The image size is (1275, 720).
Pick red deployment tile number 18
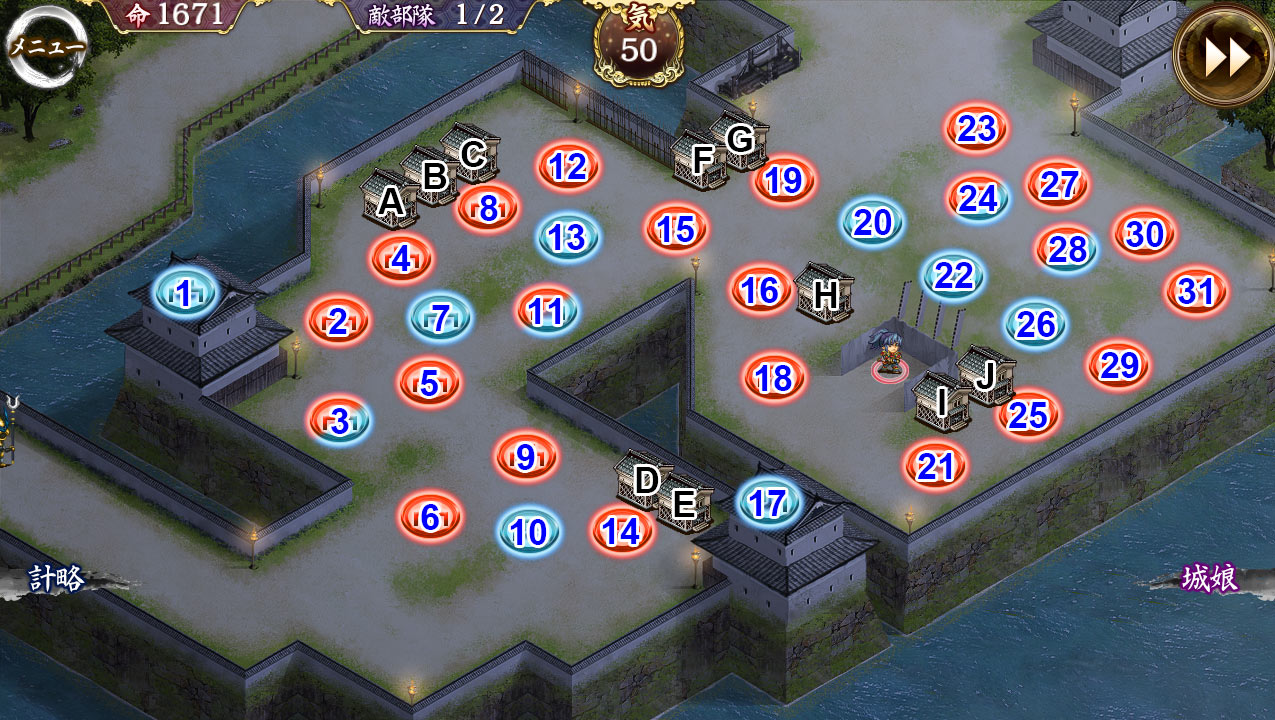774,378
